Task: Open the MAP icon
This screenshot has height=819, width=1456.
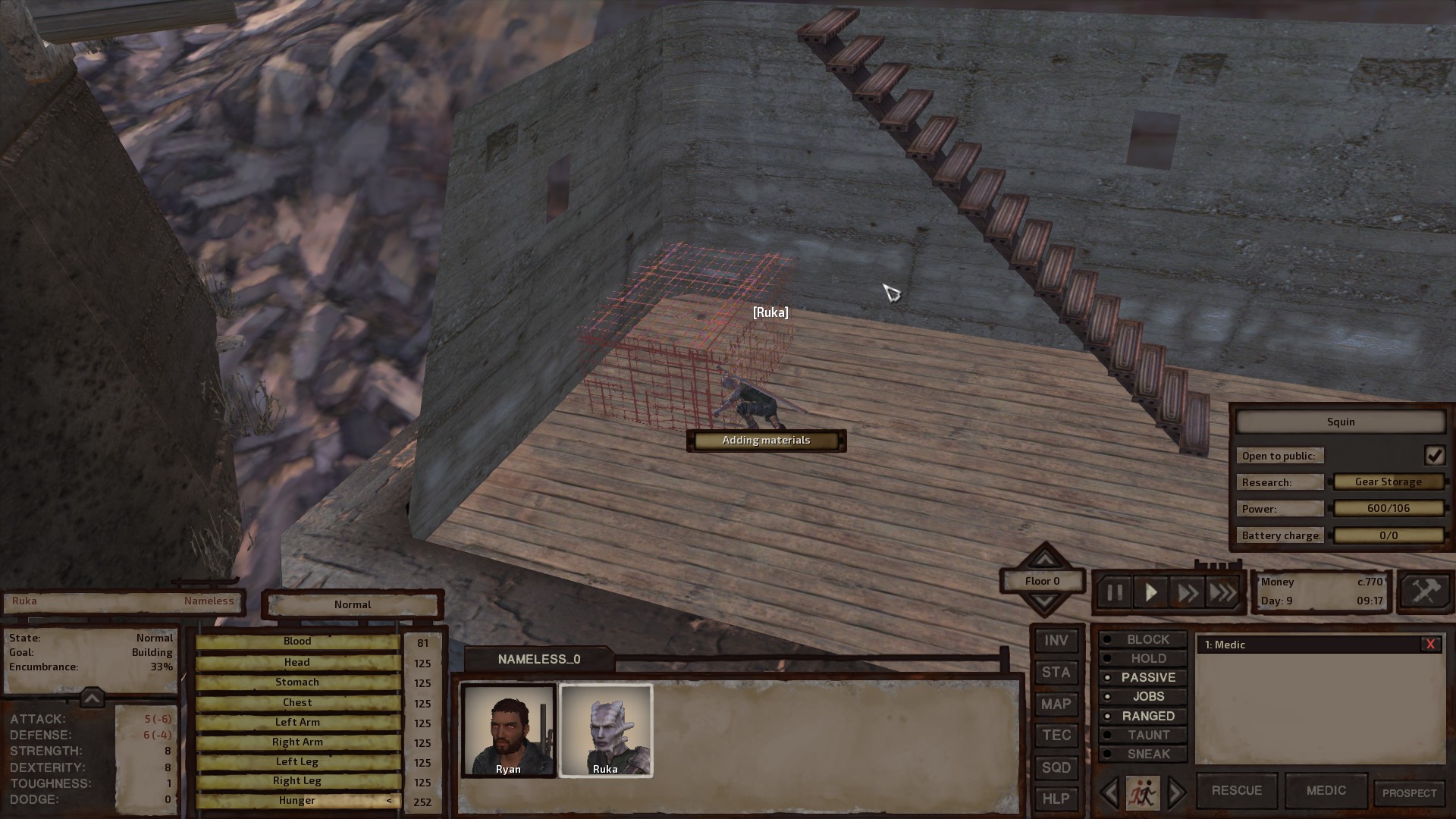Action: [1056, 704]
